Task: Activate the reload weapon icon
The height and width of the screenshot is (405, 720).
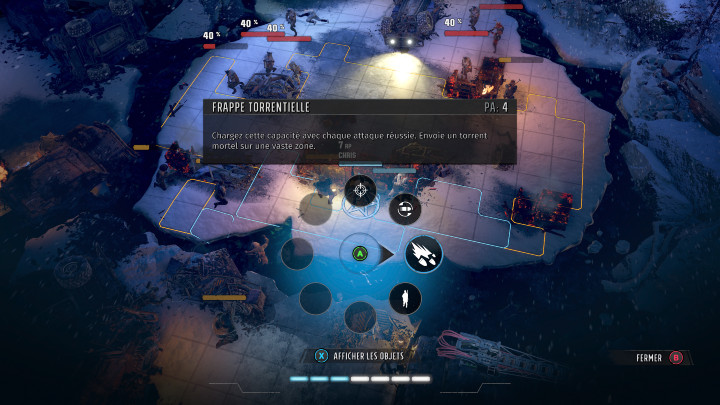Action: coord(405,208)
